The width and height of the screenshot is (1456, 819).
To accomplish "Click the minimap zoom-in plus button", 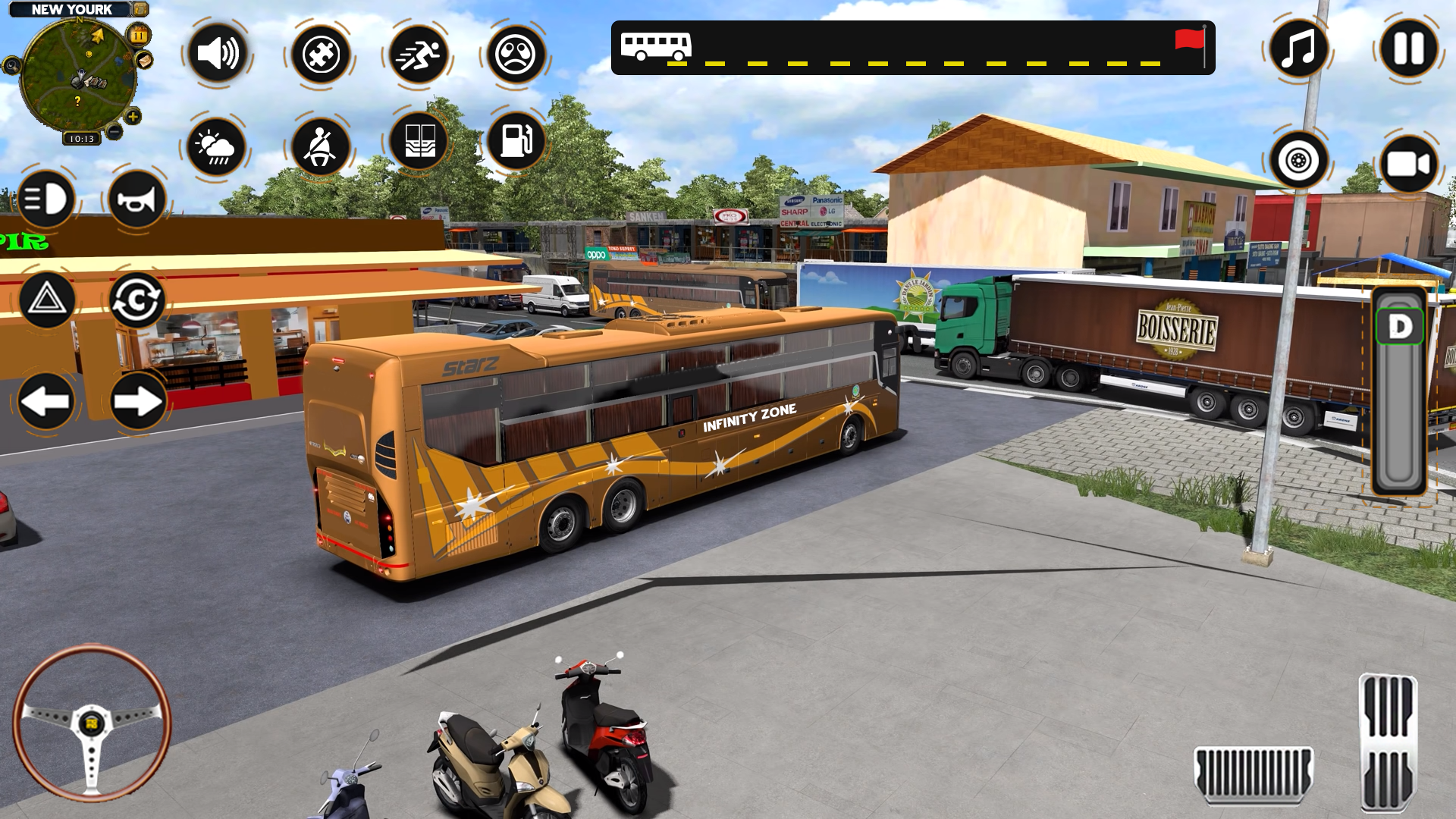I will click(x=133, y=117).
